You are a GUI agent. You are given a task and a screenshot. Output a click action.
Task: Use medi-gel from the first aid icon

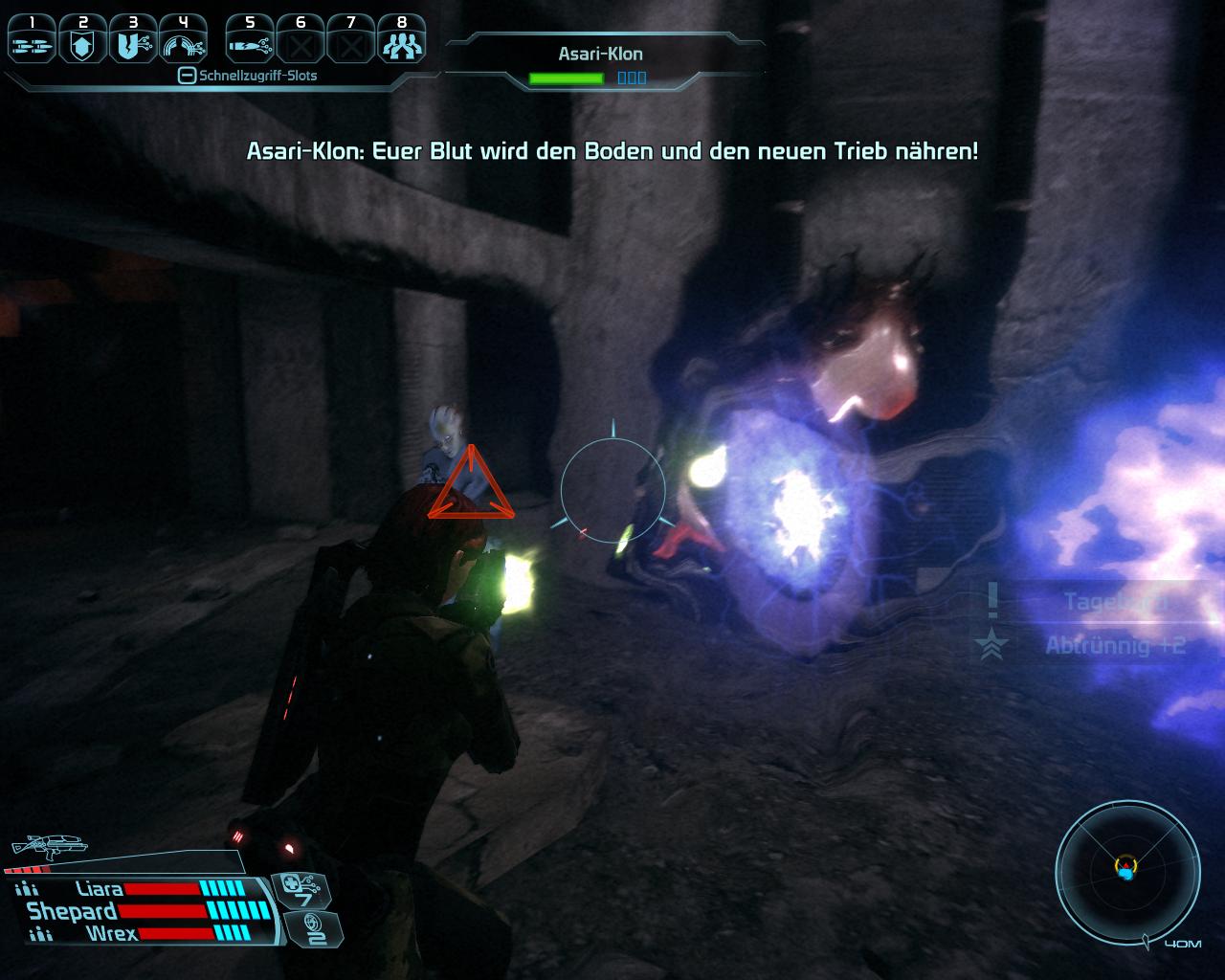click(x=302, y=889)
